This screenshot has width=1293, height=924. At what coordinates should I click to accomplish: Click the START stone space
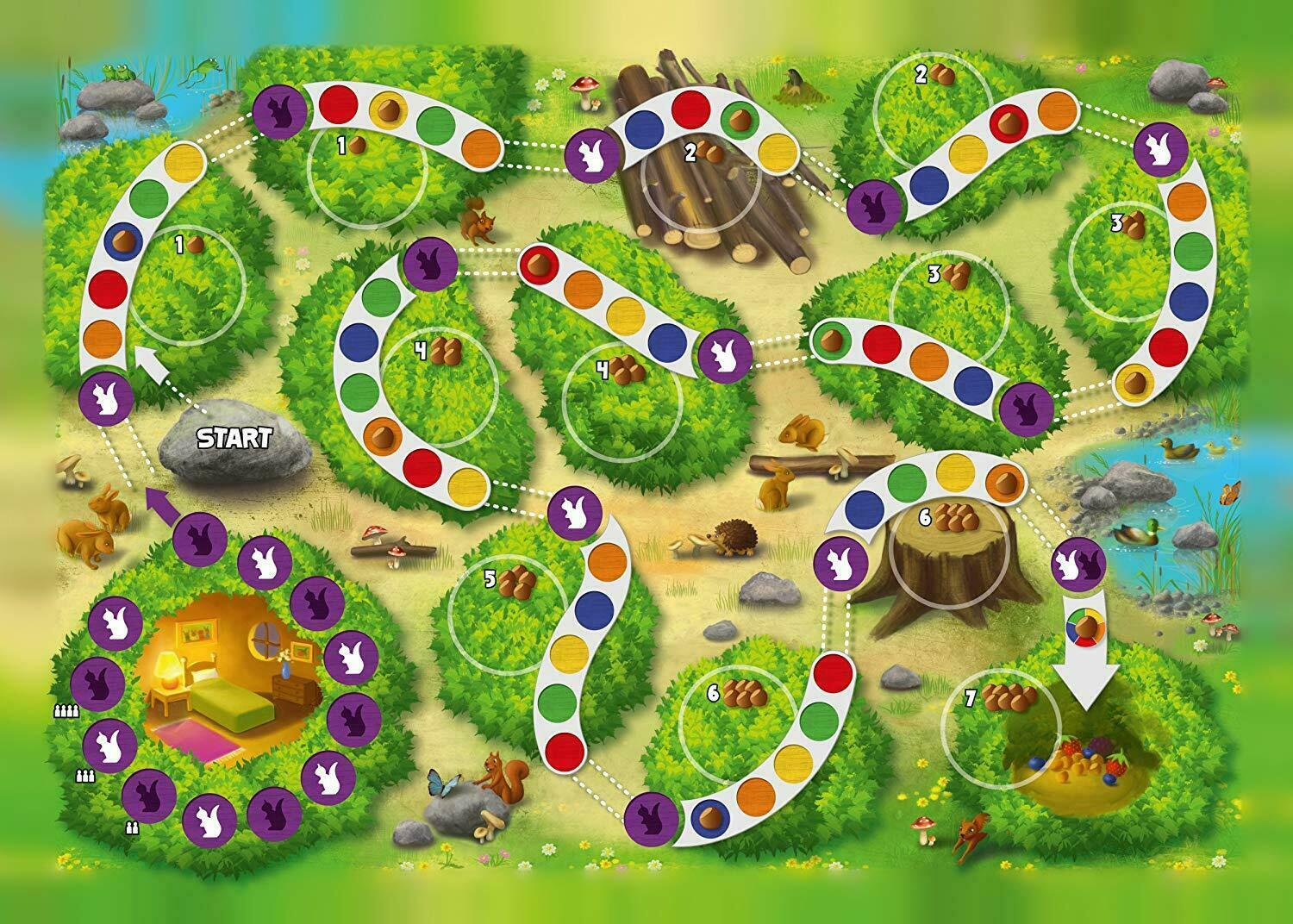point(234,439)
